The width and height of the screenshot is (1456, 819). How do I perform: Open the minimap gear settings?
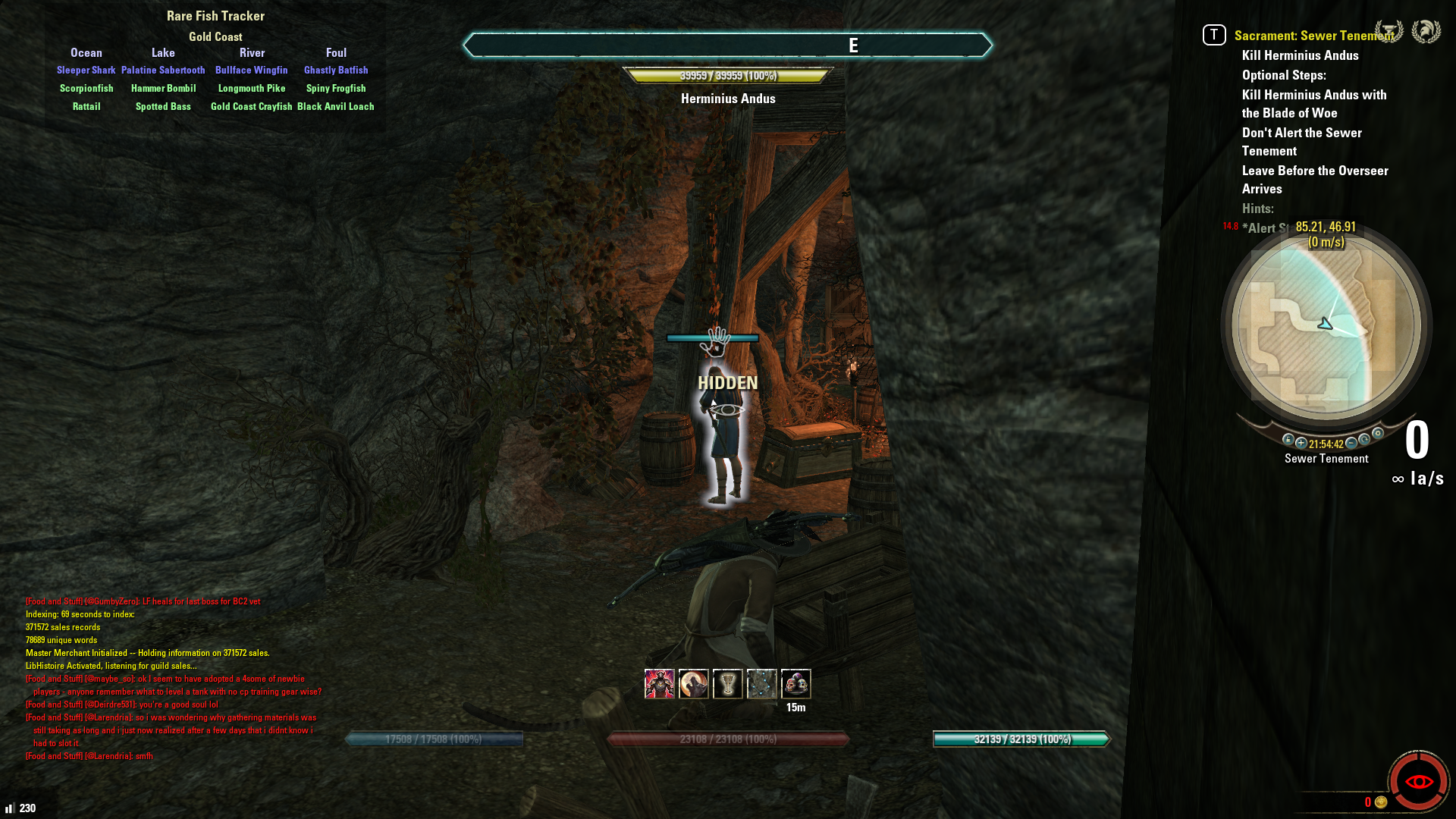(1378, 434)
